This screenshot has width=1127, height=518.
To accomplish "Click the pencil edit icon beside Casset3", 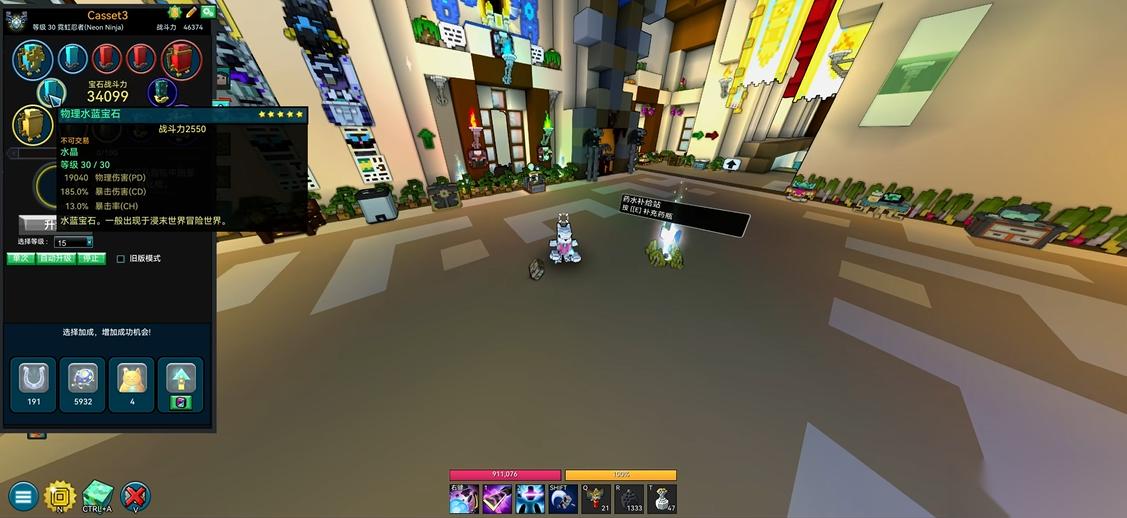I will [191, 12].
